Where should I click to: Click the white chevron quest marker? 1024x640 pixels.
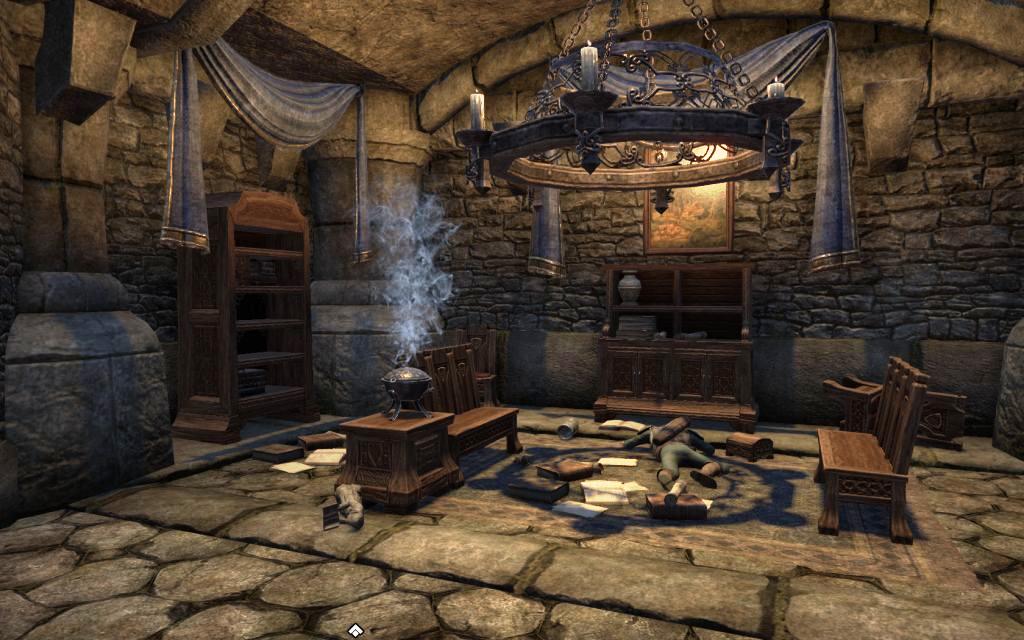(354, 629)
